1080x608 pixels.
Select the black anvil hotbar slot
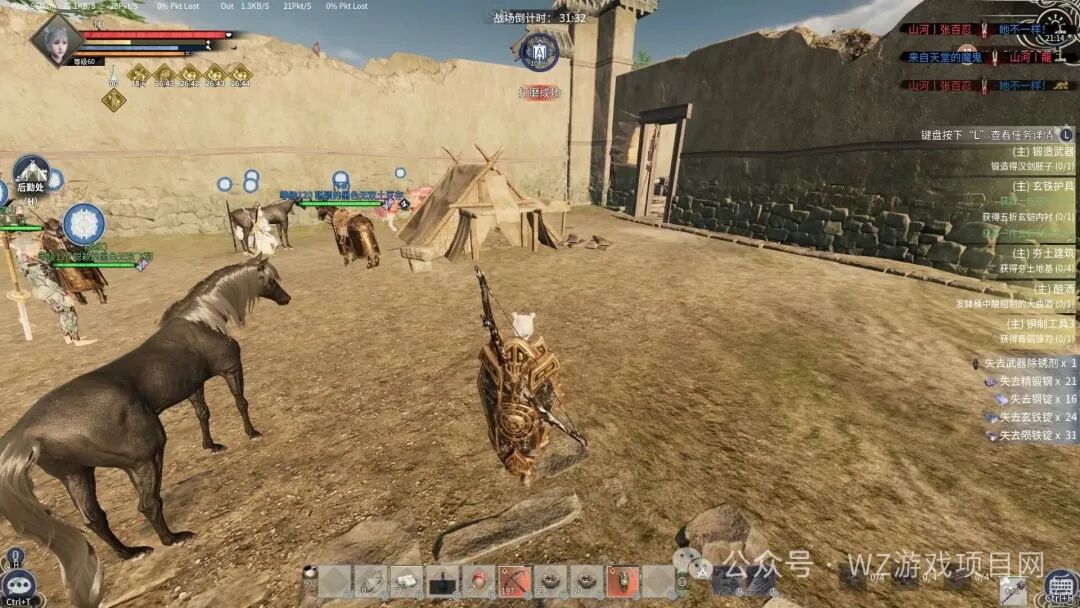[x=442, y=581]
